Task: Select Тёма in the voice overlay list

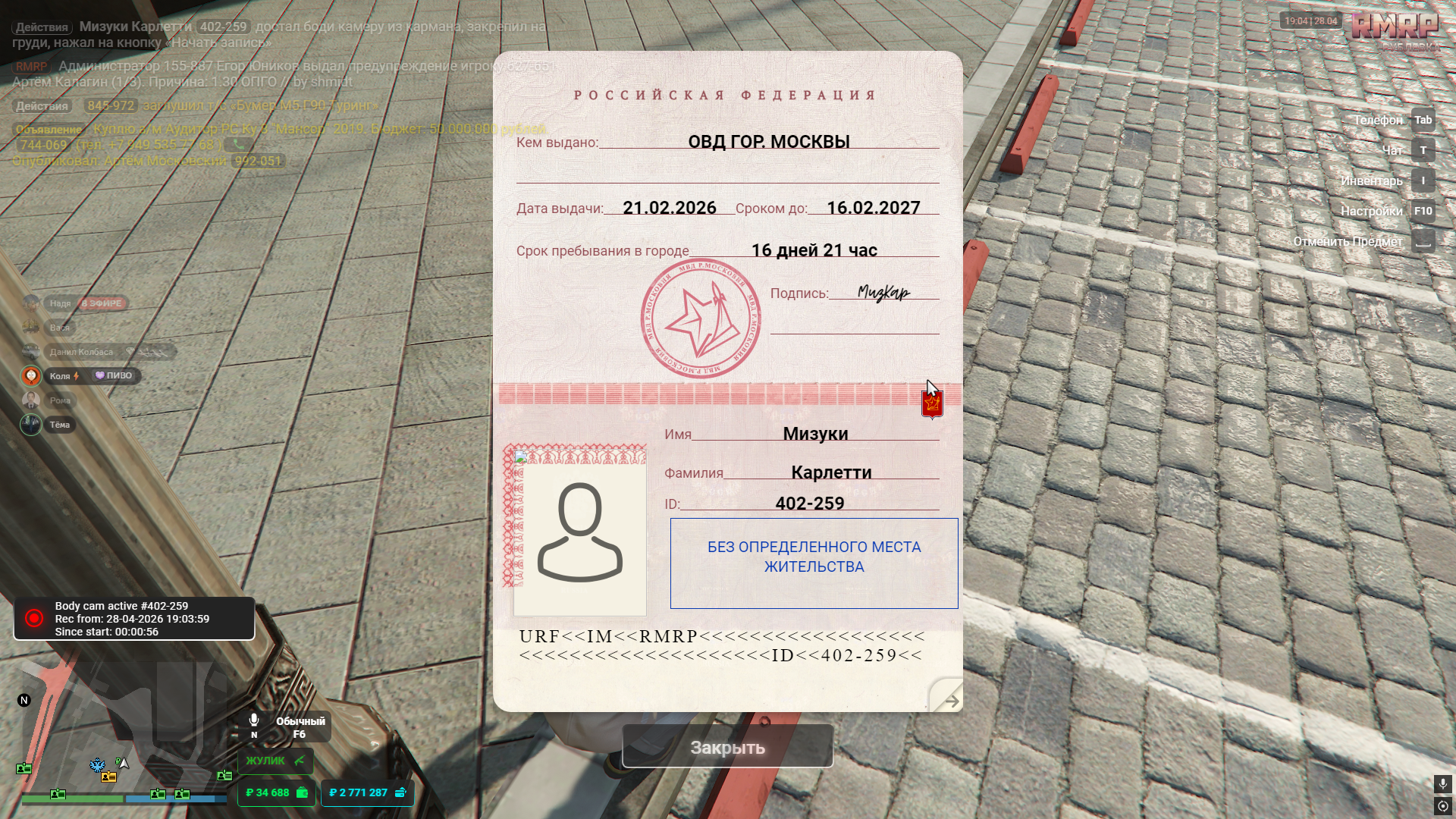Action: pyautogui.click(x=60, y=425)
